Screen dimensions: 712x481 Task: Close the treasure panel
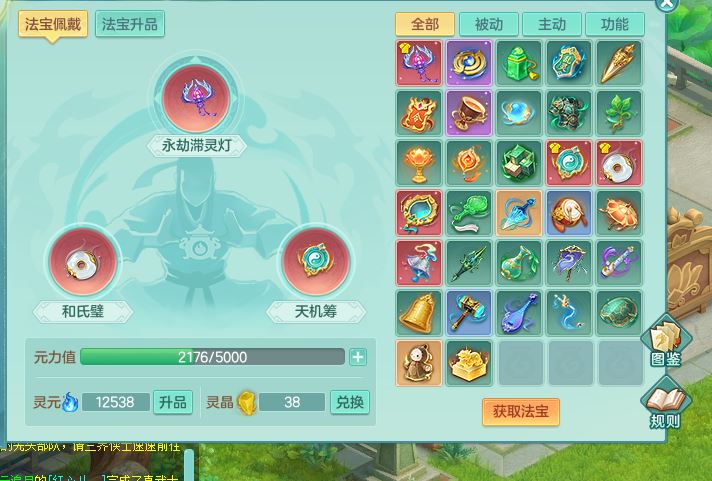click(666, 4)
